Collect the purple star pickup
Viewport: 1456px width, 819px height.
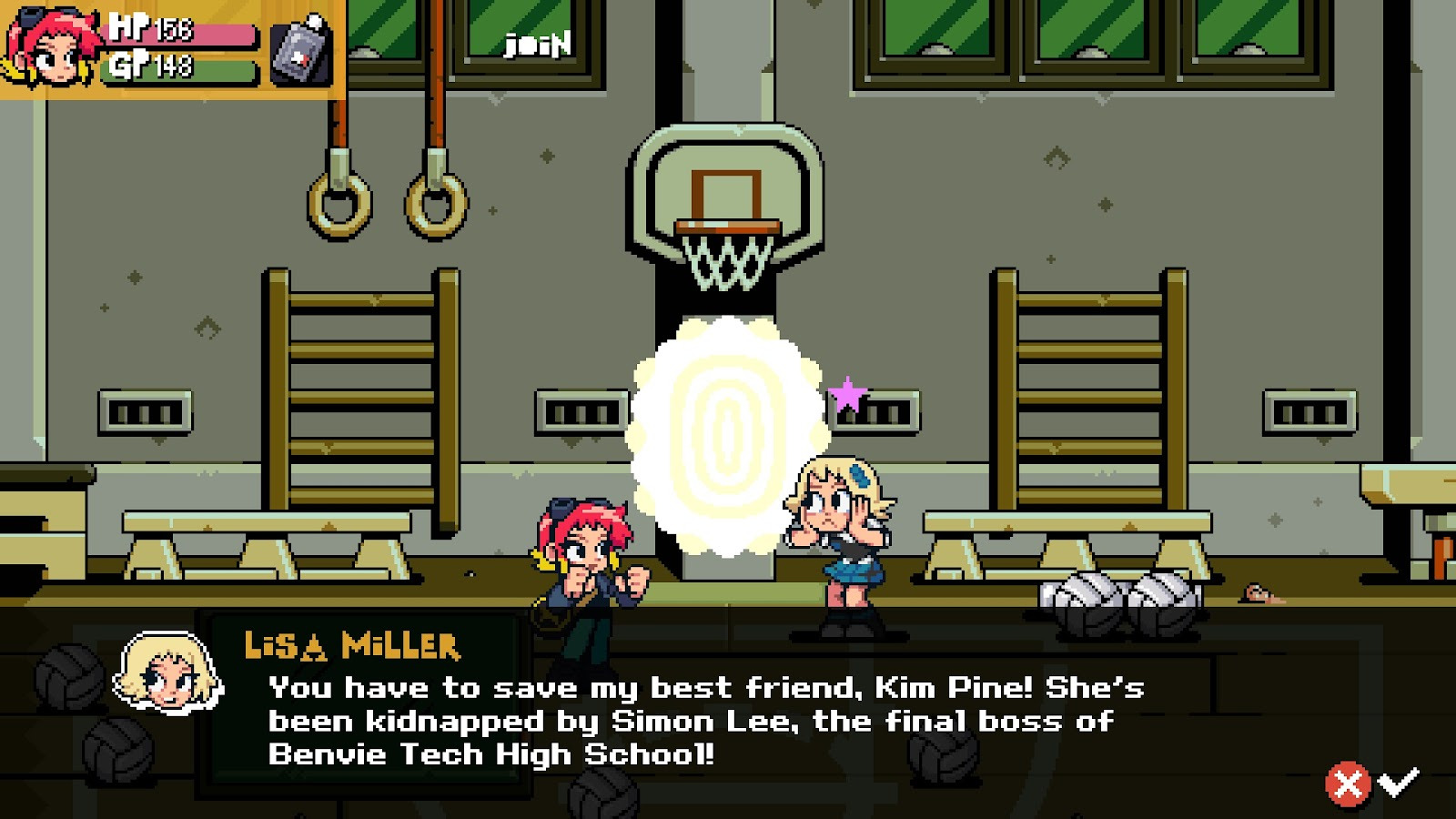[x=845, y=391]
